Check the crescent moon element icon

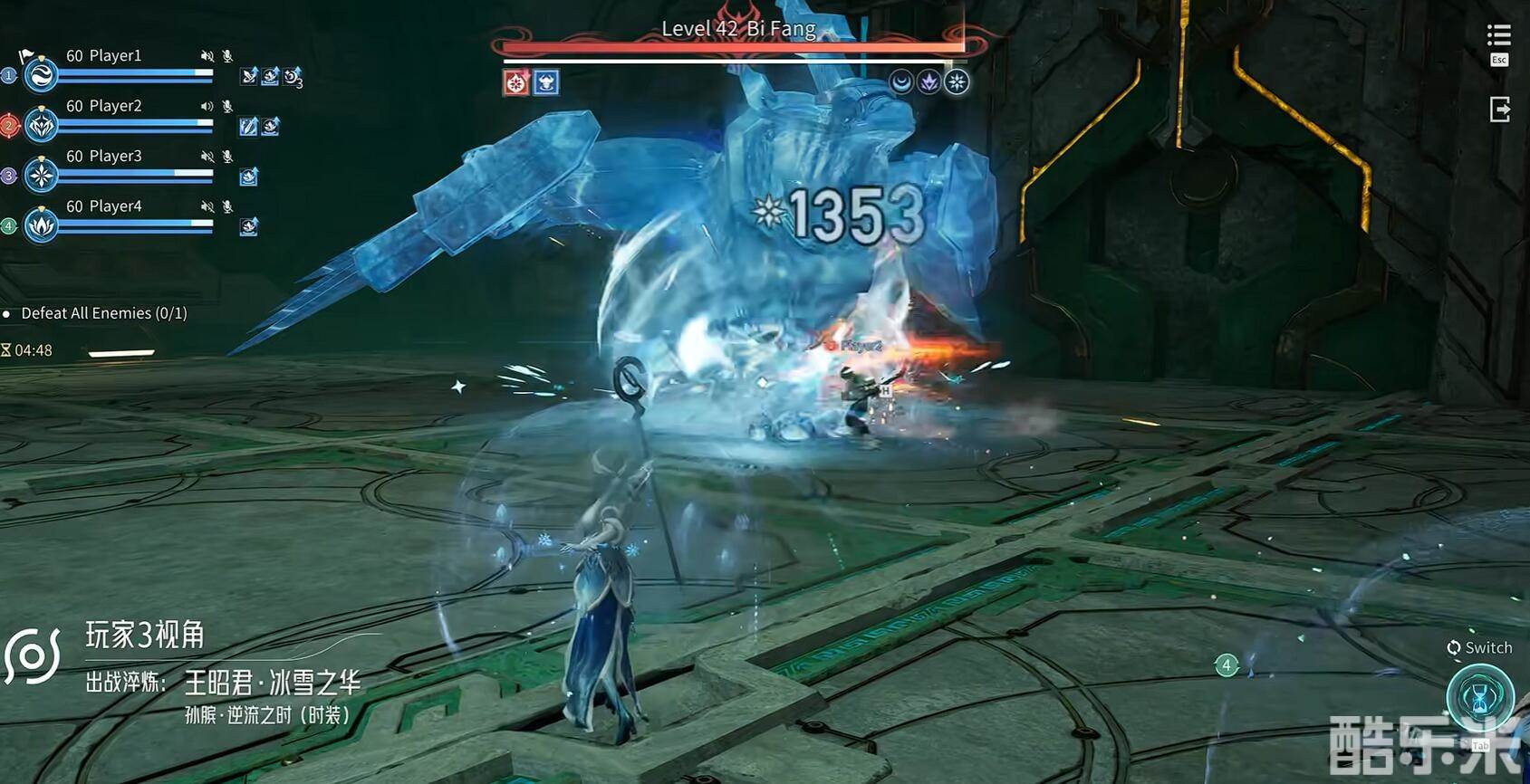(900, 82)
